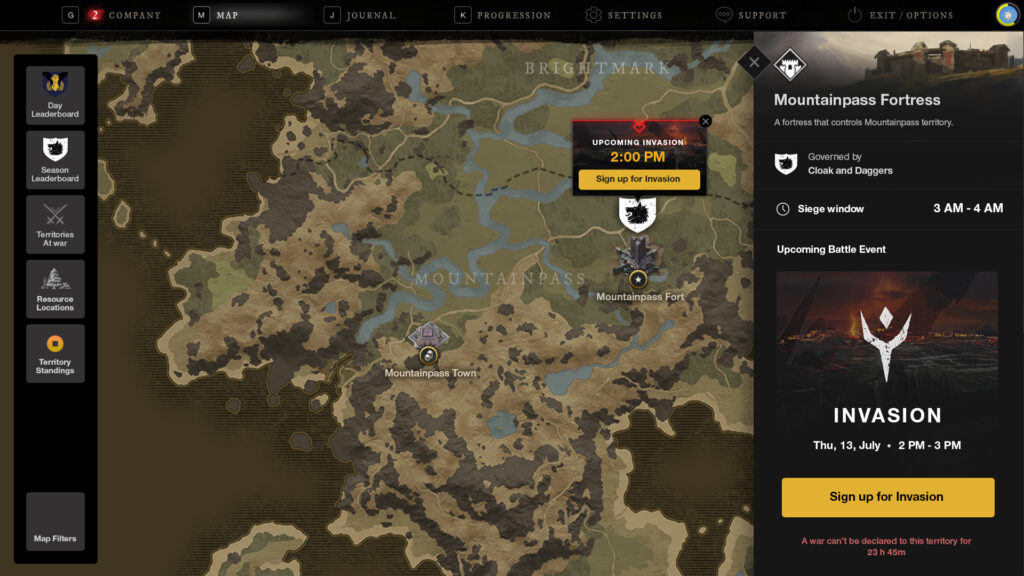Show the Day Leaderboard
This screenshot has height=576, width=1024.
(55, 95)
